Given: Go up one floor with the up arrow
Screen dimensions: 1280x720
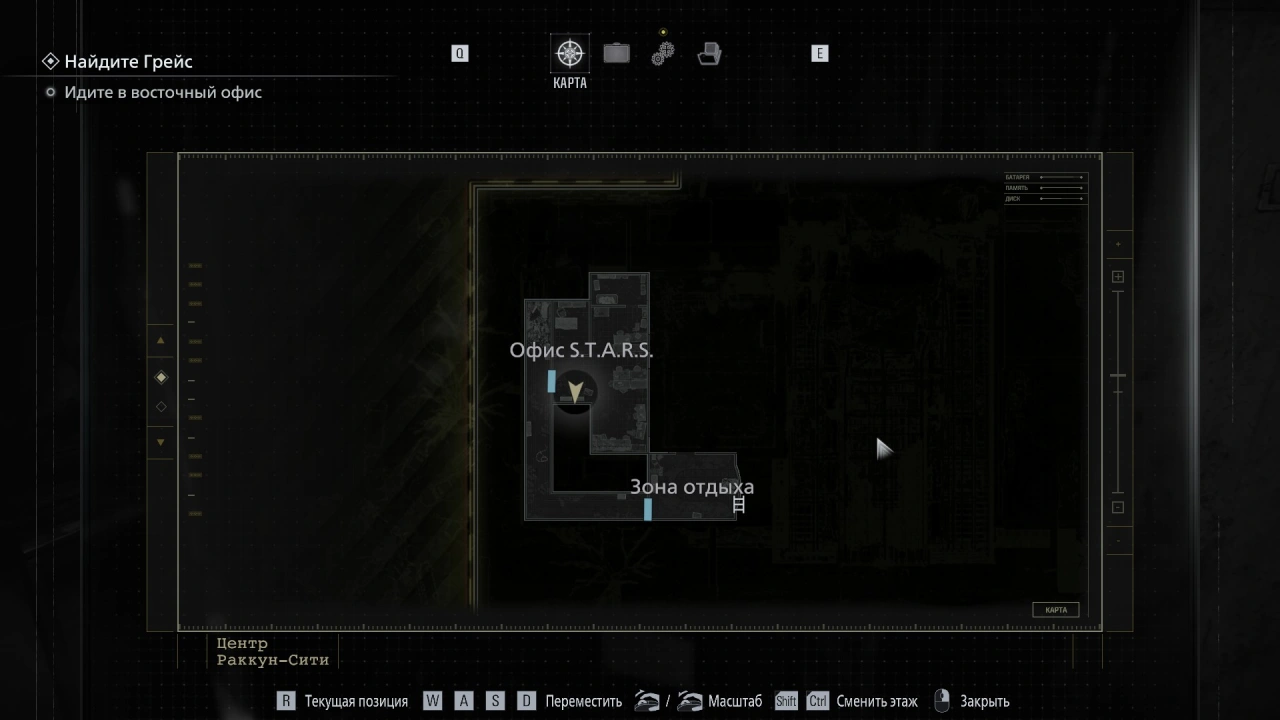Looking at the screenshot, I should pyautogui.click(x=161, y=340).
